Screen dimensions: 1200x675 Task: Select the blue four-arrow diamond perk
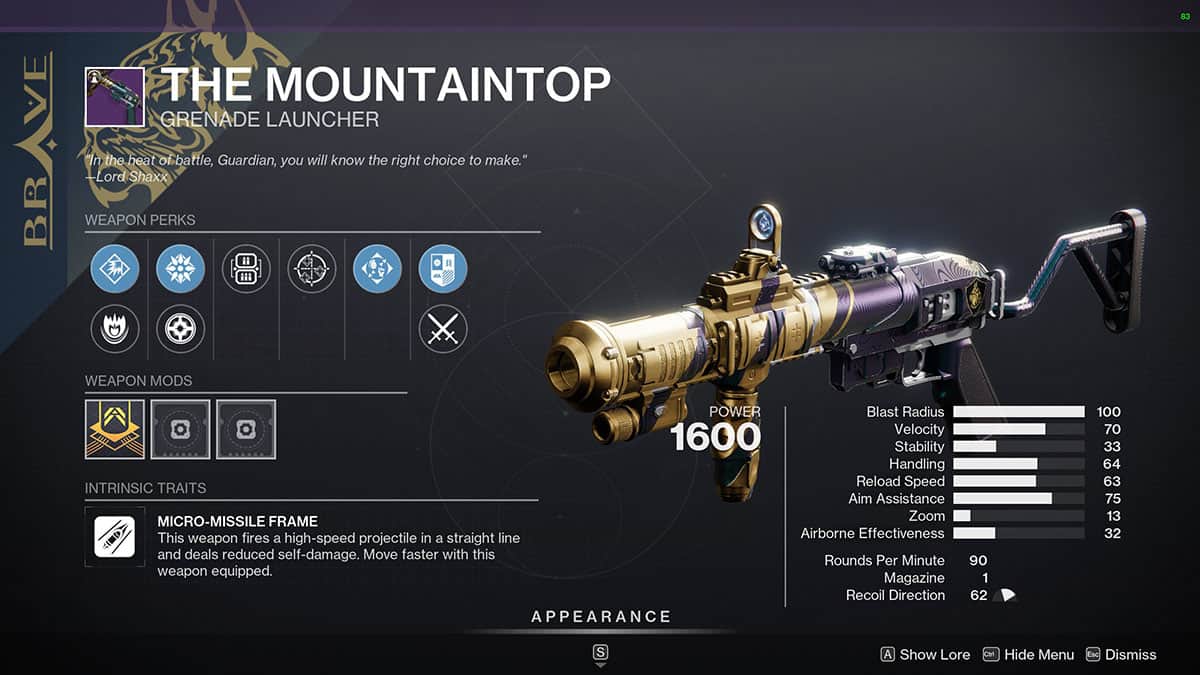(x=377, y=269)
